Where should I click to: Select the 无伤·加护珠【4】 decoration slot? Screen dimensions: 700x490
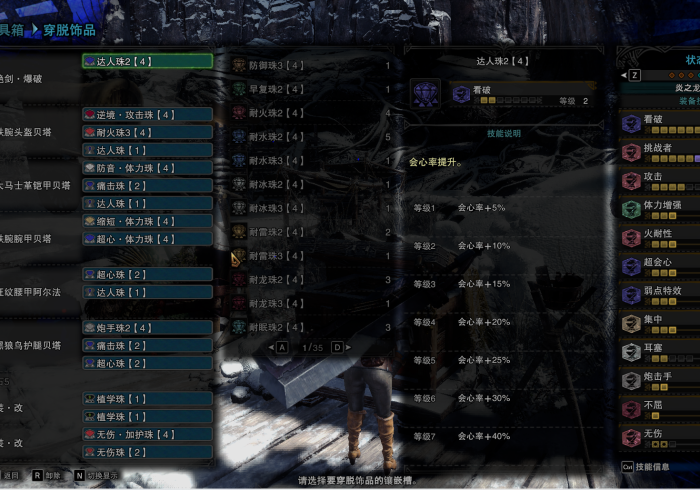(147, 434)
